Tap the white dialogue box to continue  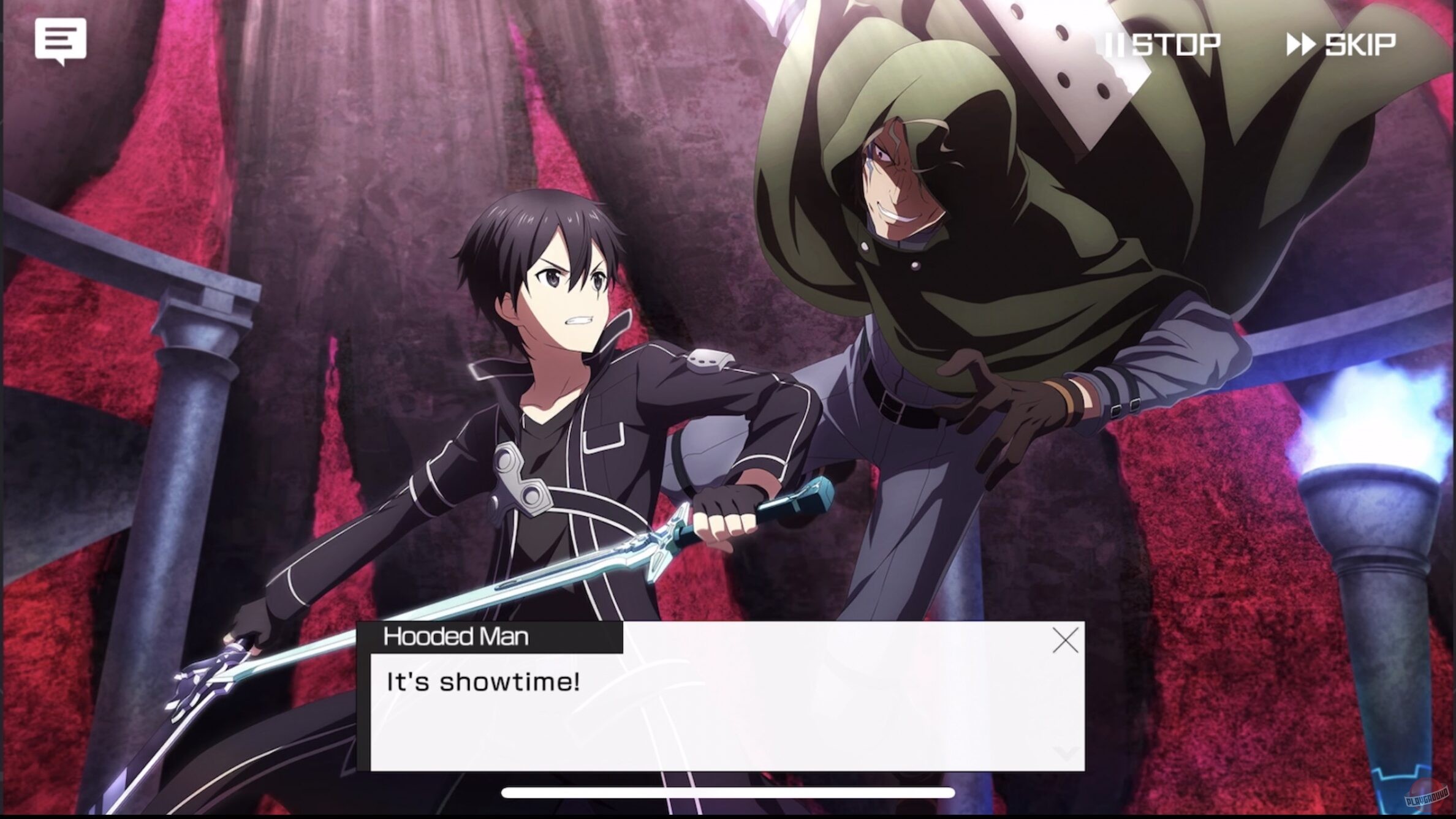pos(723,711)
